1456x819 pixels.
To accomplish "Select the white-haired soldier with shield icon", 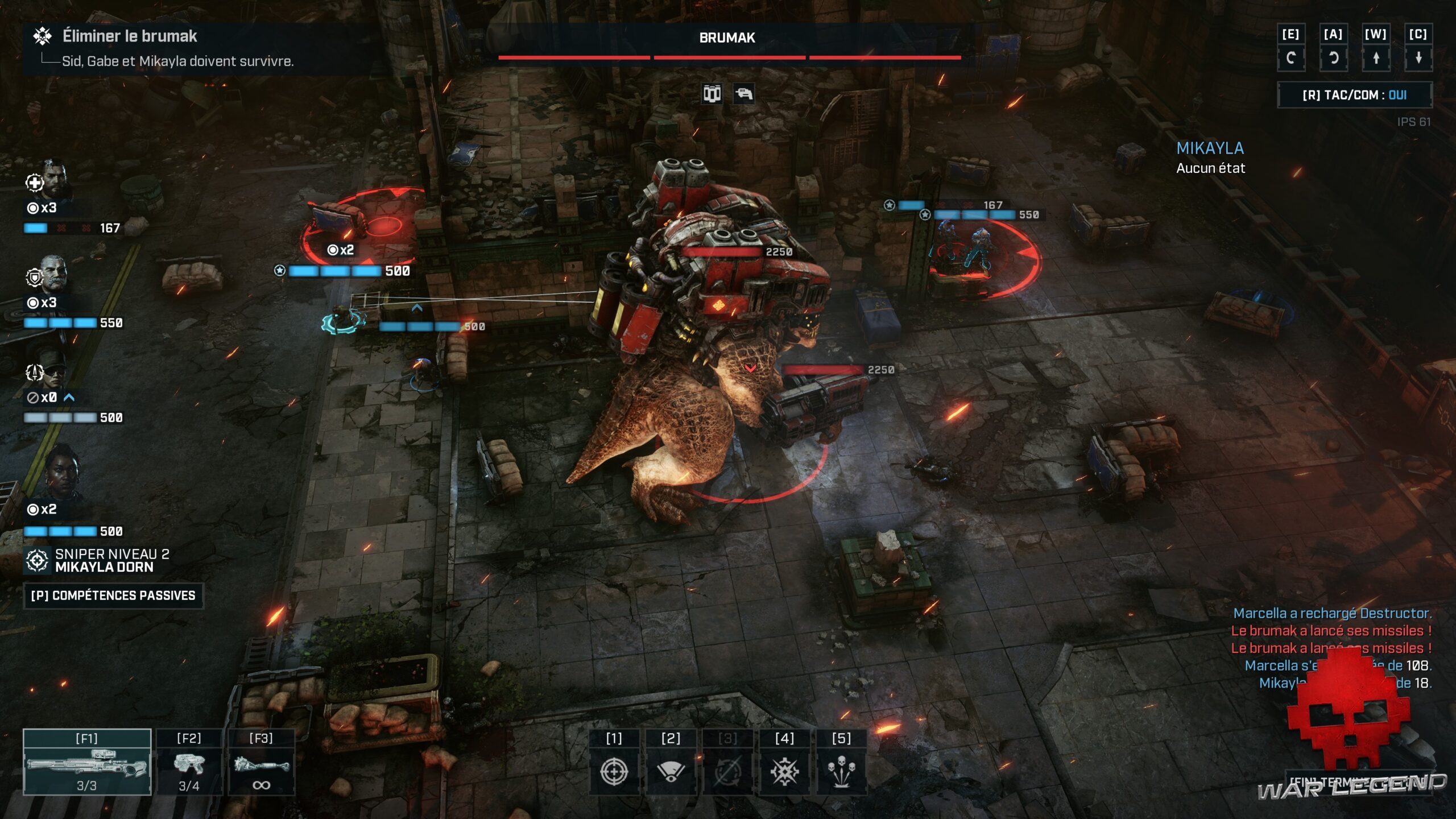I will coord(55,274).
